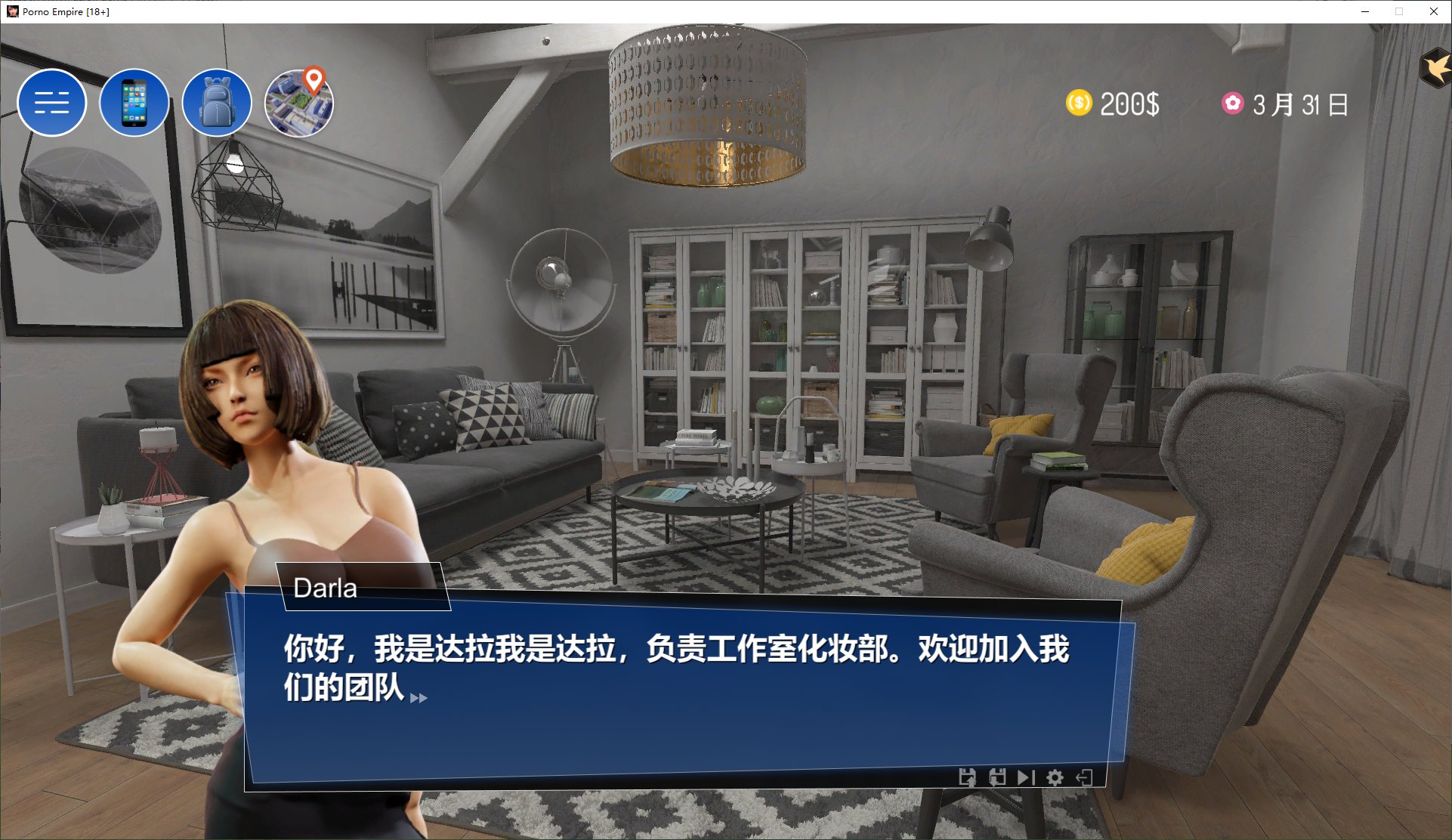
Task: Click the gold coin money icon
Action: [1078, 103]
